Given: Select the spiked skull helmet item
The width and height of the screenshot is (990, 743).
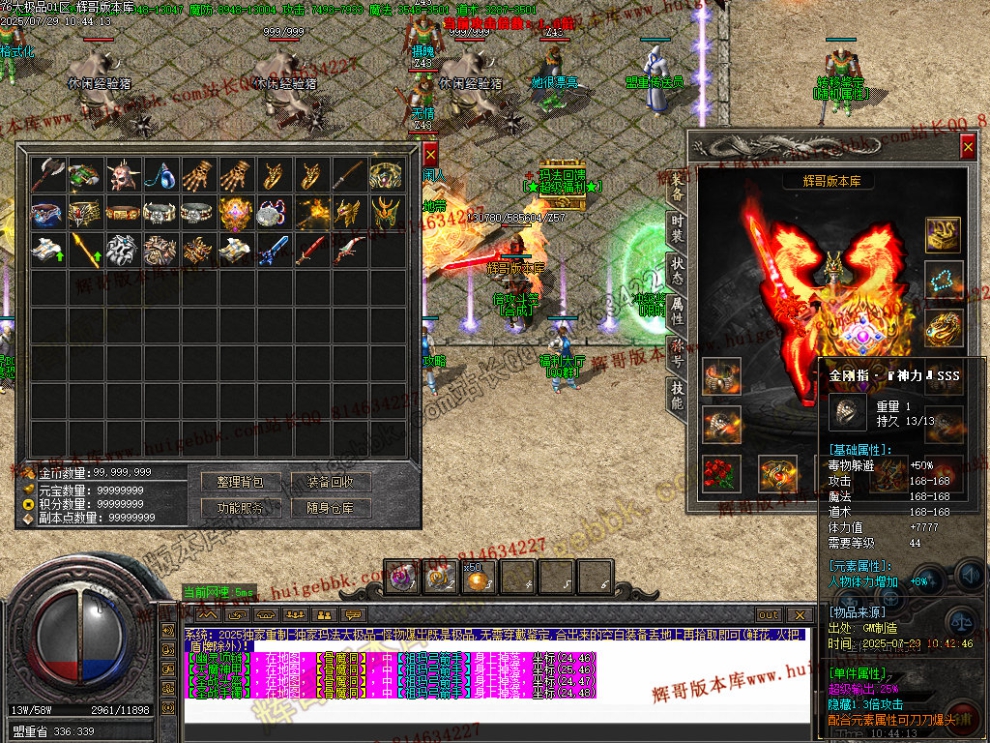Looking at the screenshot, I should (124, 176).
